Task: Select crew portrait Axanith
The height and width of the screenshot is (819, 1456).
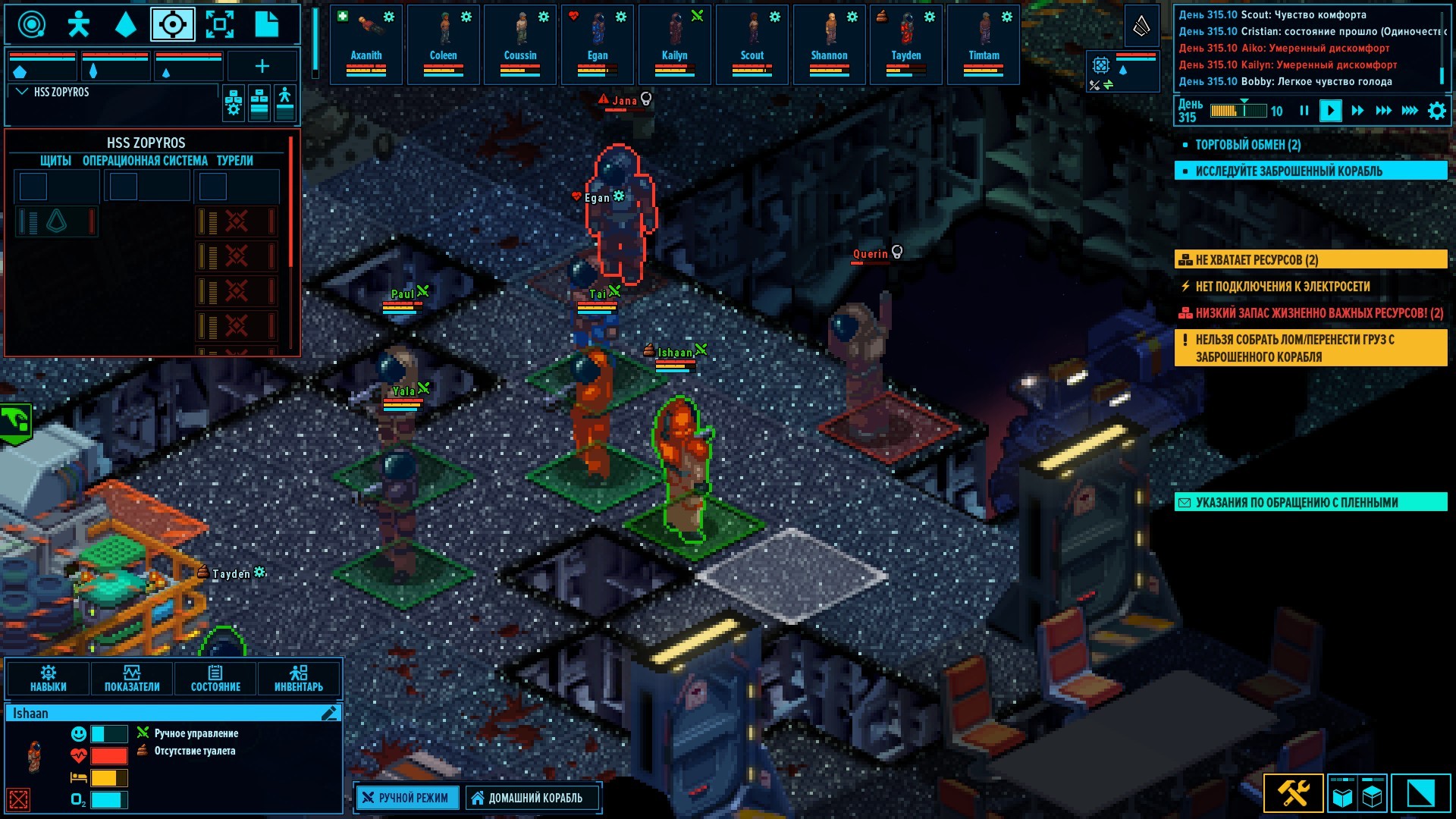Action: pos(366,44)
